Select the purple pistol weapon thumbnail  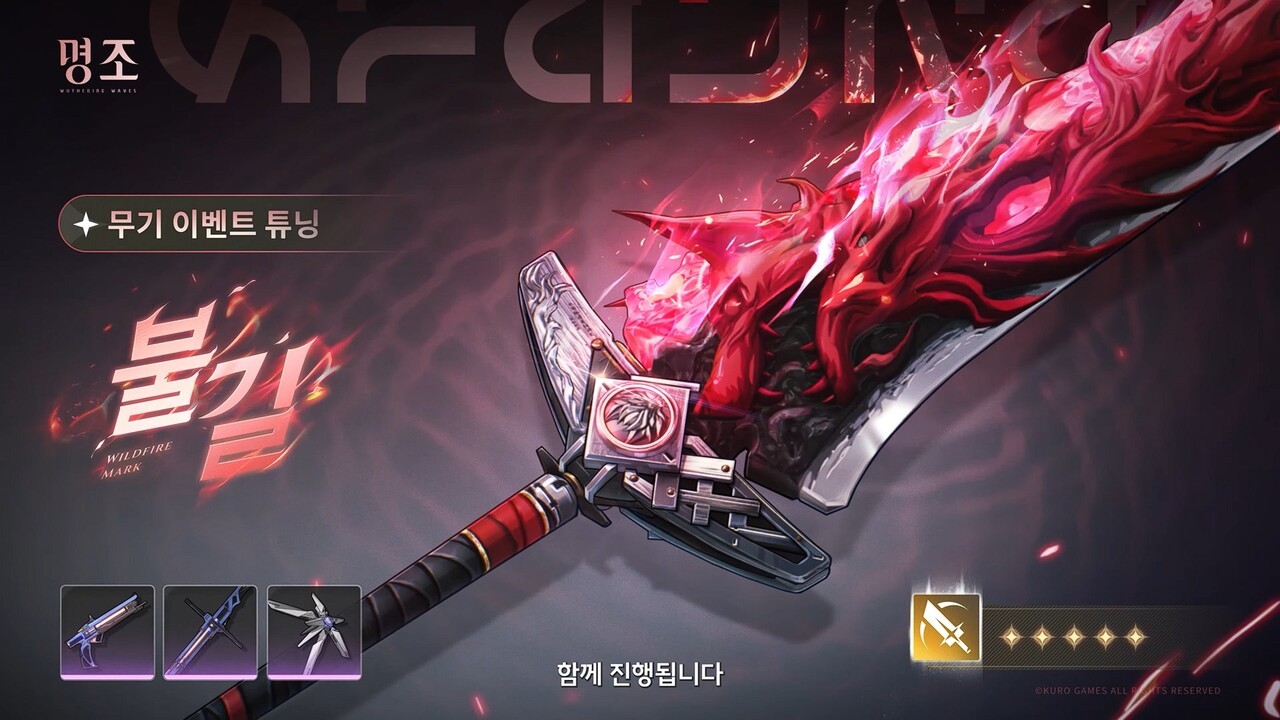[x=107, y=632]
